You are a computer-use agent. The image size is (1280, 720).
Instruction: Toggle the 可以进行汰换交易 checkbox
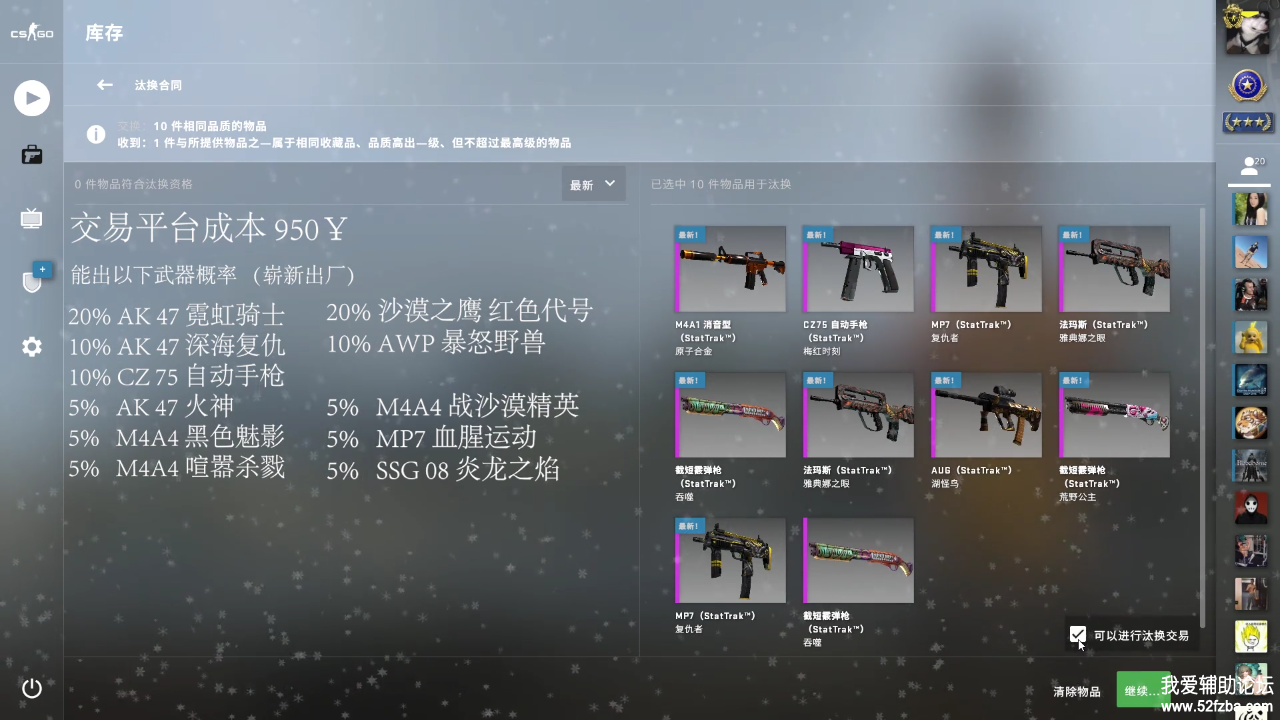1077,635
